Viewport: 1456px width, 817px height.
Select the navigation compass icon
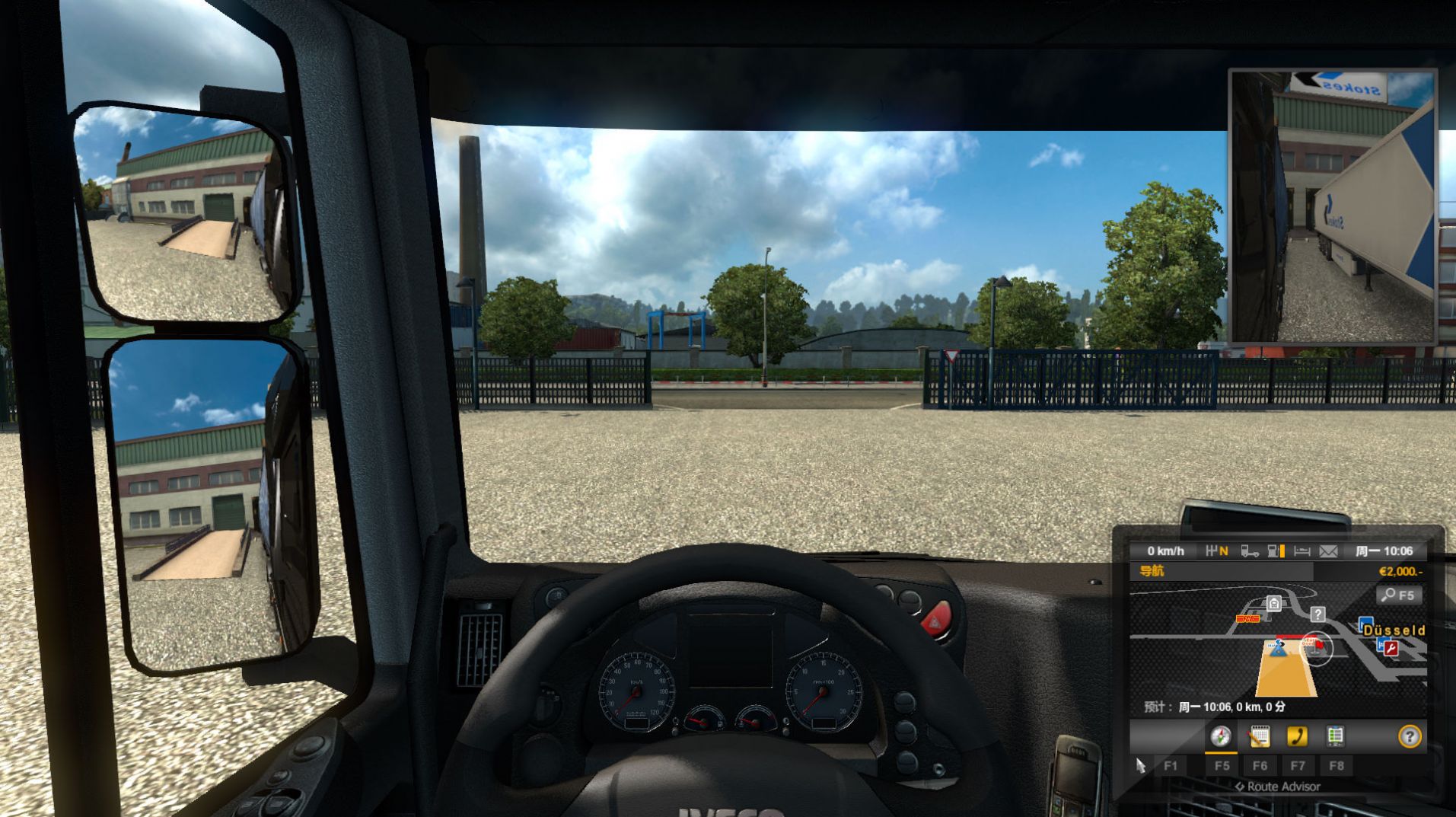(1219, 737)
